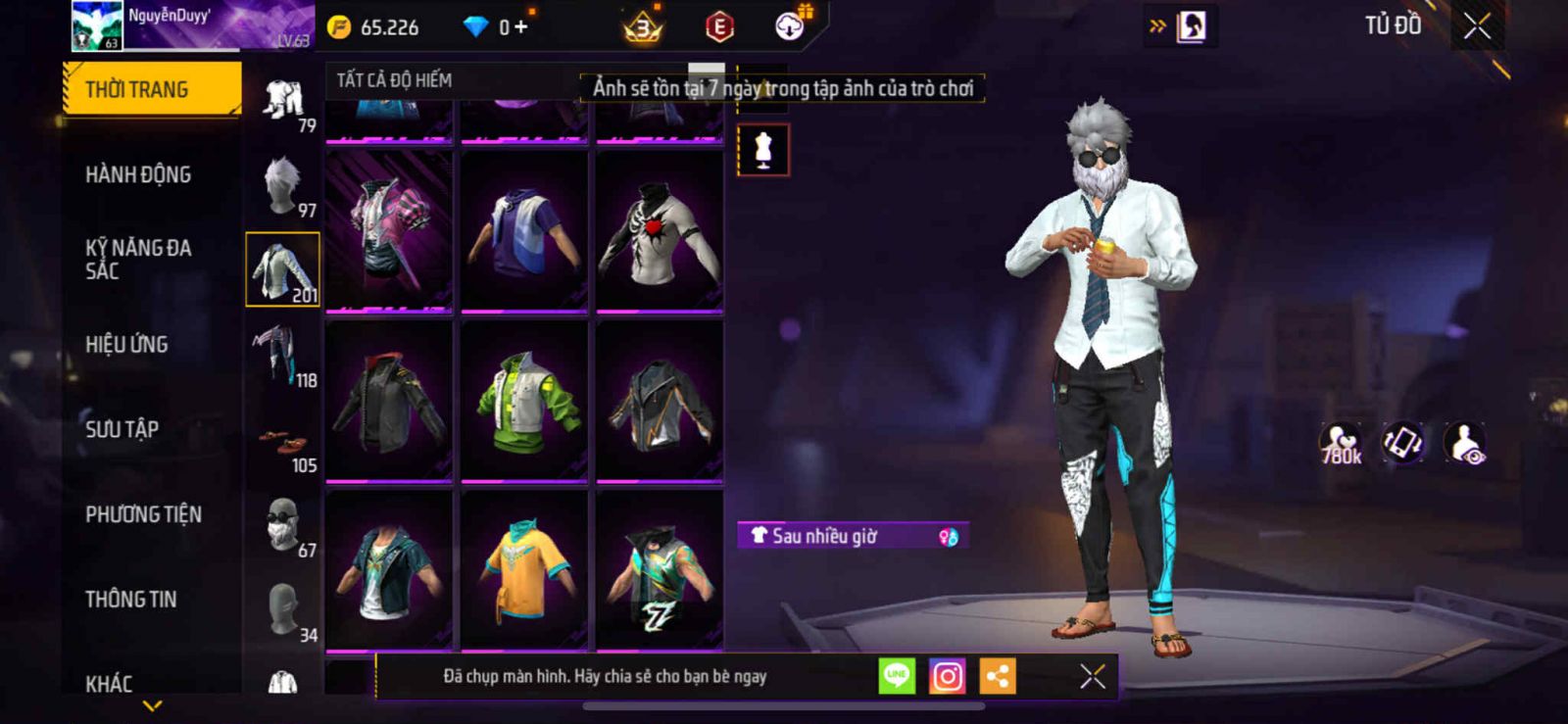This screenshot has height=724, width=1568.
Task: Open the HIỆU ỨNG tab
Action: point(126,345)
